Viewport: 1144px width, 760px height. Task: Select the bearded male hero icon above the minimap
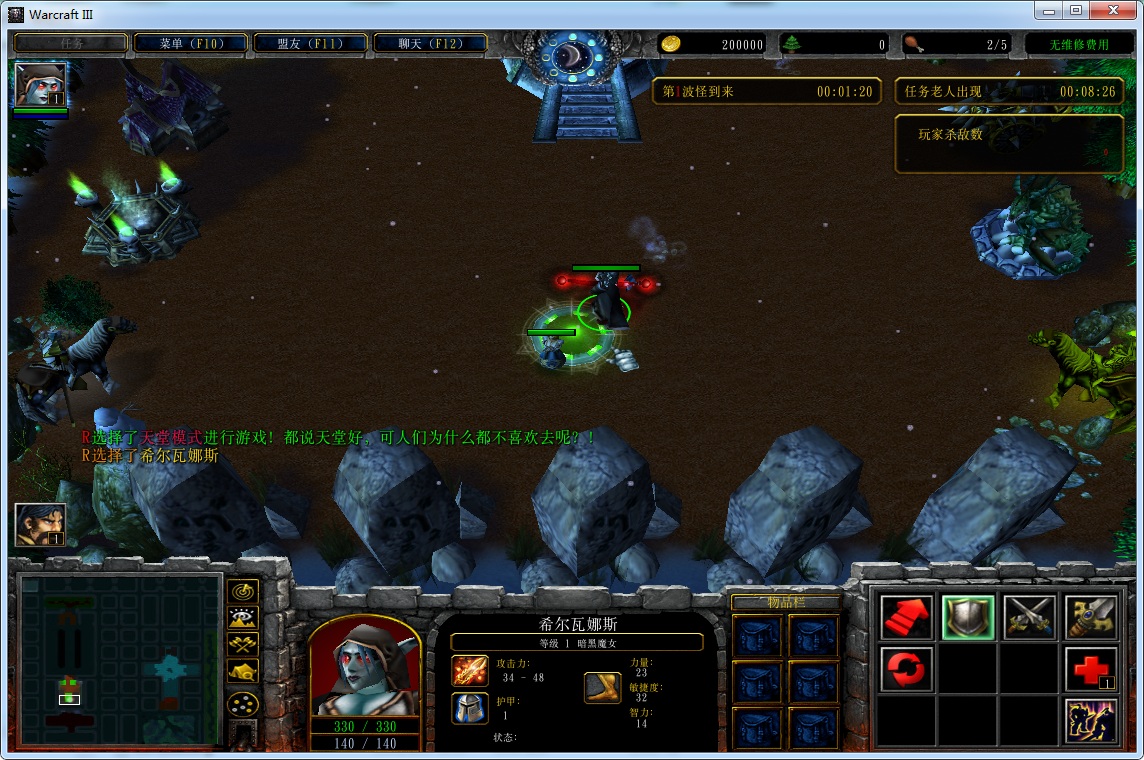pyautogui.click(x=40, y=525)
